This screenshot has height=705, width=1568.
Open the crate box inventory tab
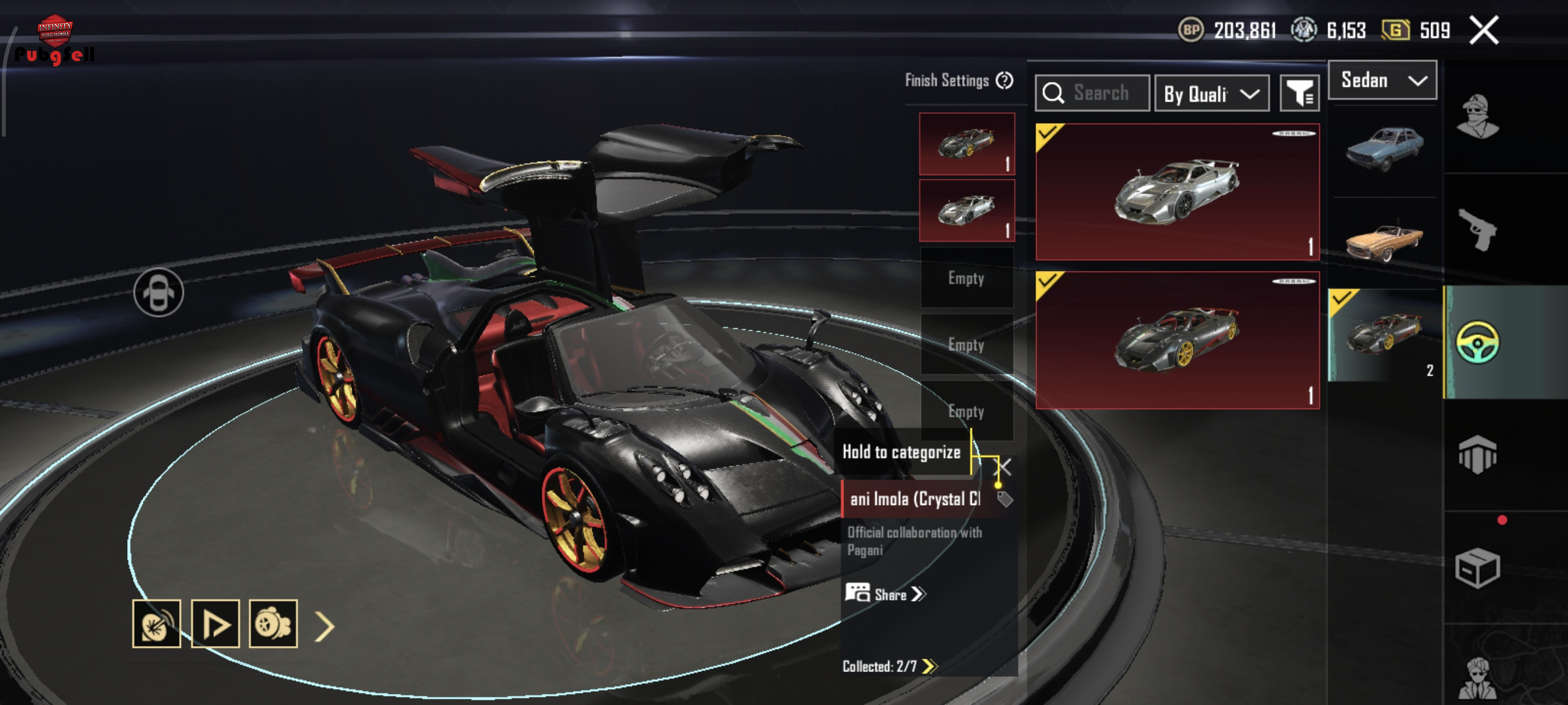pos(1477,567)
